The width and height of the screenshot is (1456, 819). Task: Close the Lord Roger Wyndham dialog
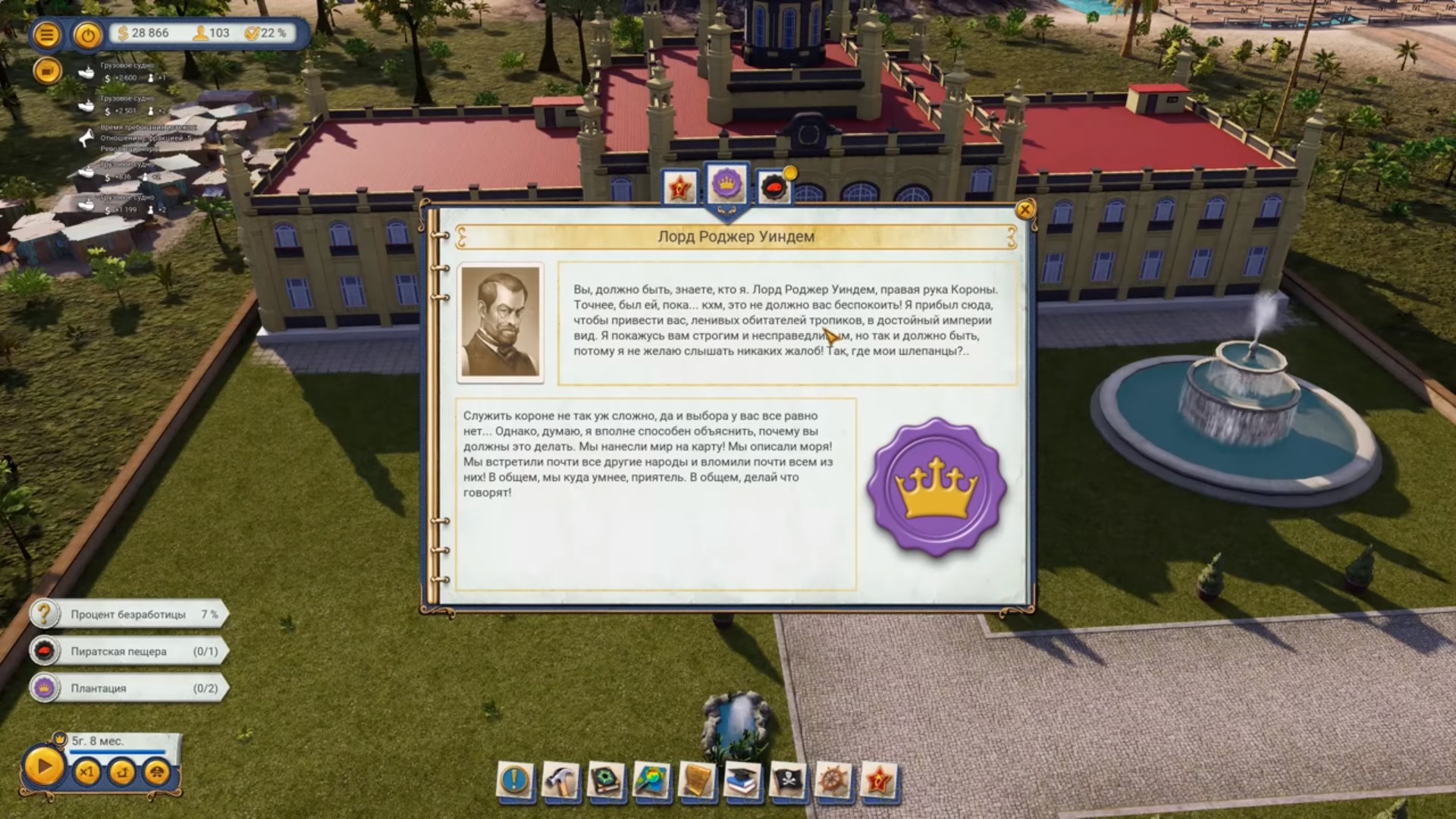tap(1025, 209)
